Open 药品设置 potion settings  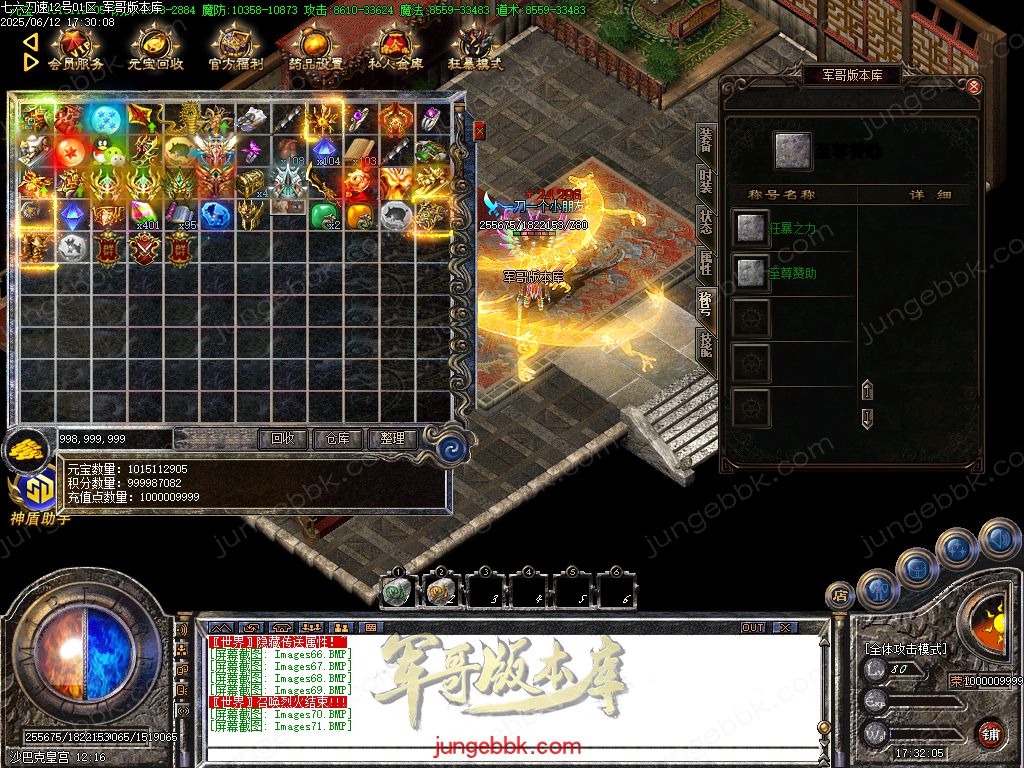(316, 49)
